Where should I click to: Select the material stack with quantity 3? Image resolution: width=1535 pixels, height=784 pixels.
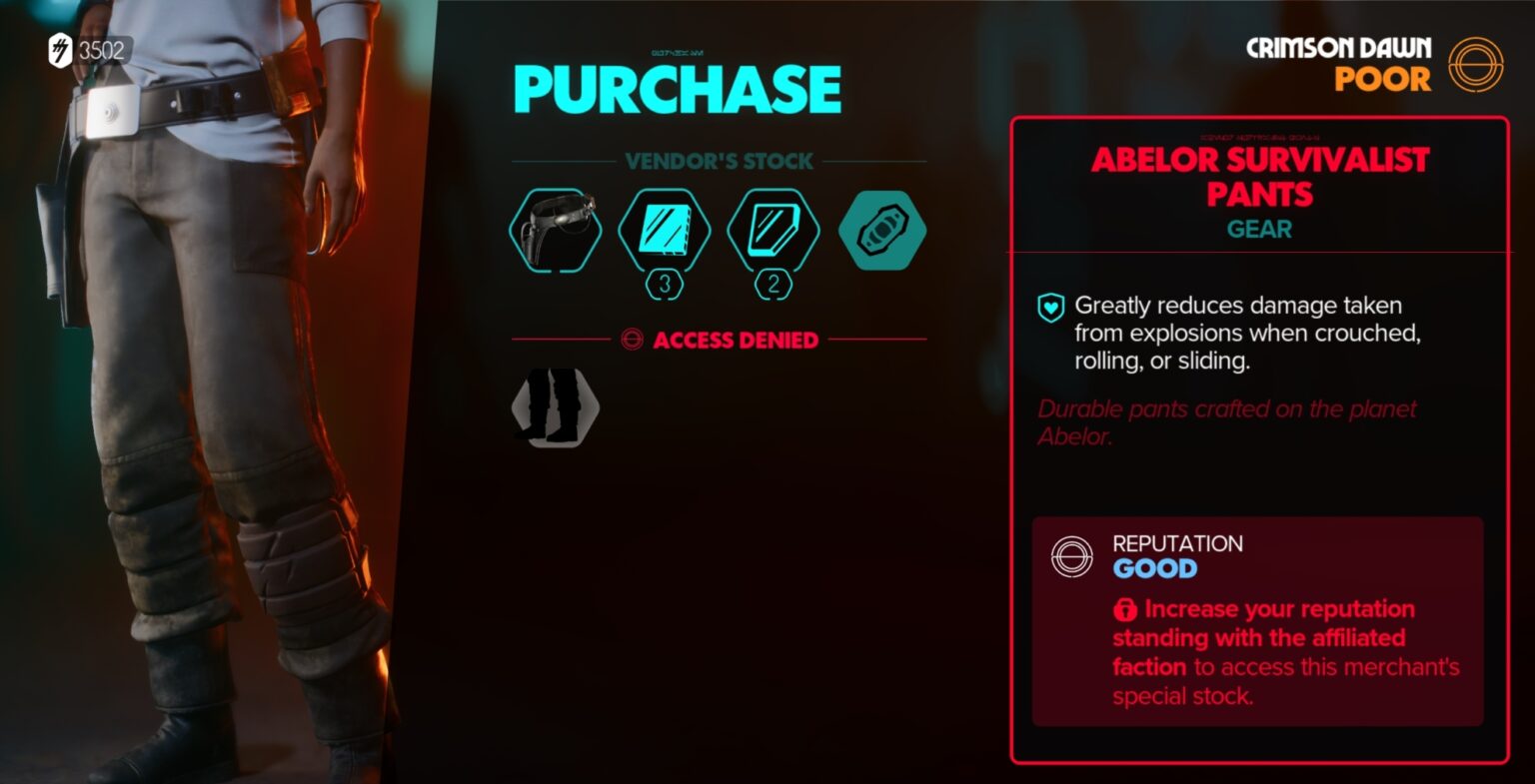665,230
